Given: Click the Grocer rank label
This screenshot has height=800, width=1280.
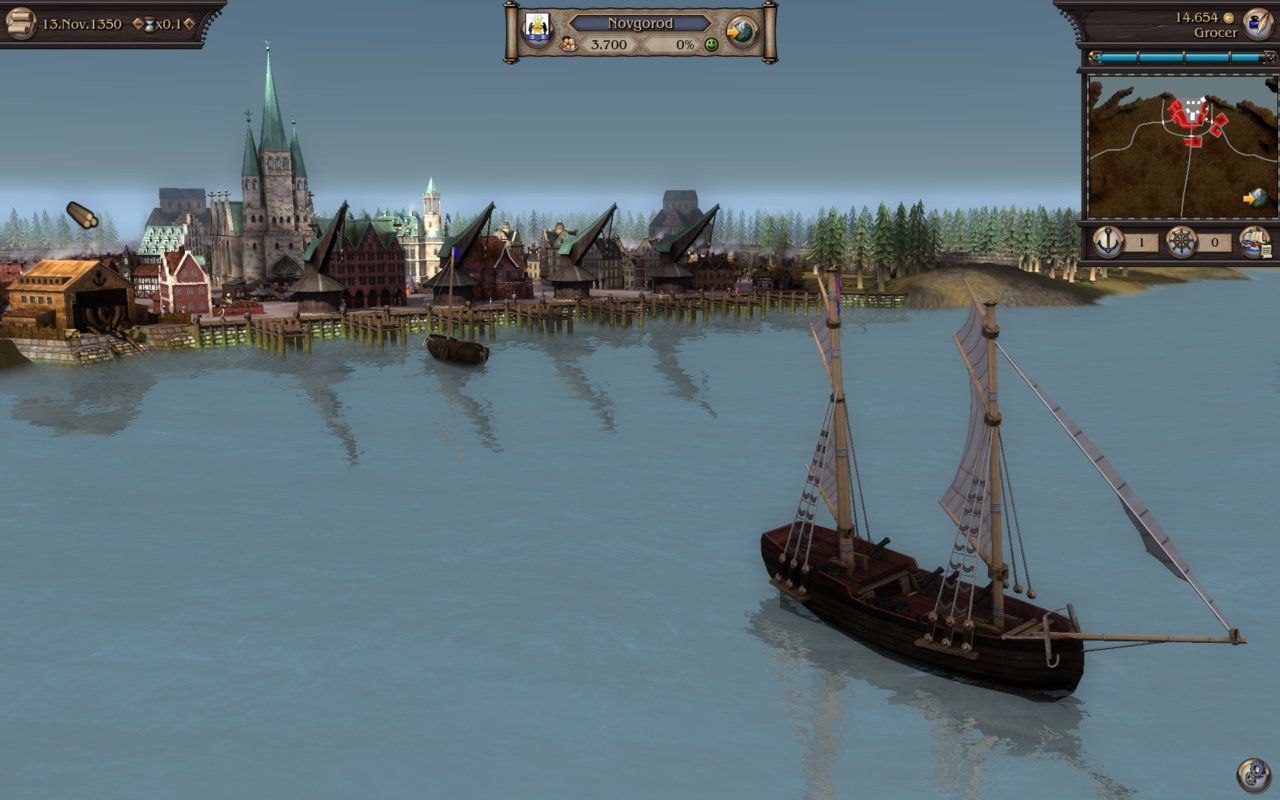Looking at the screenshot, I should tap(1218, 32).
